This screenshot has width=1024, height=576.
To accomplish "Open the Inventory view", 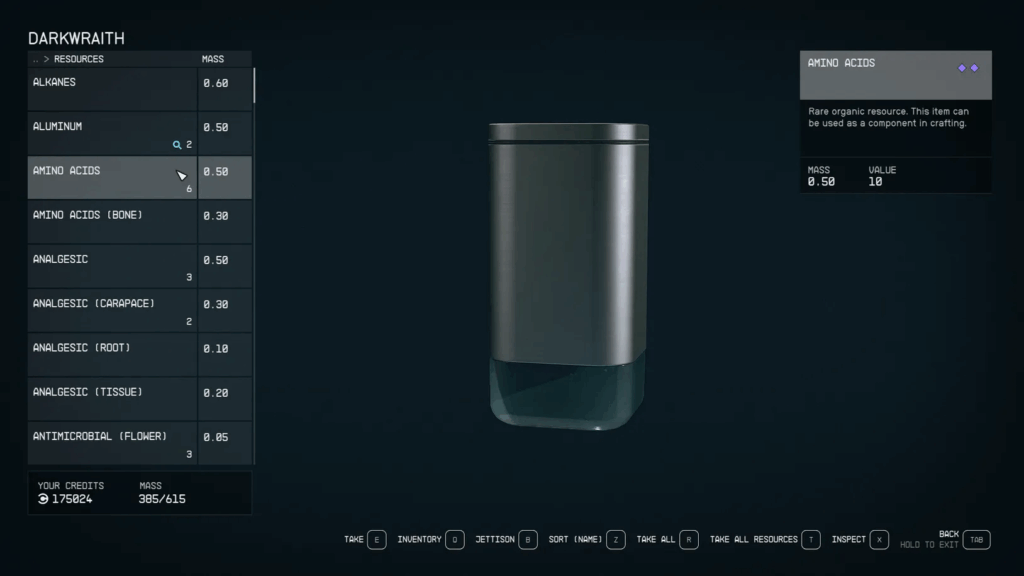I will pyautogui.click(x=431, y=540).
